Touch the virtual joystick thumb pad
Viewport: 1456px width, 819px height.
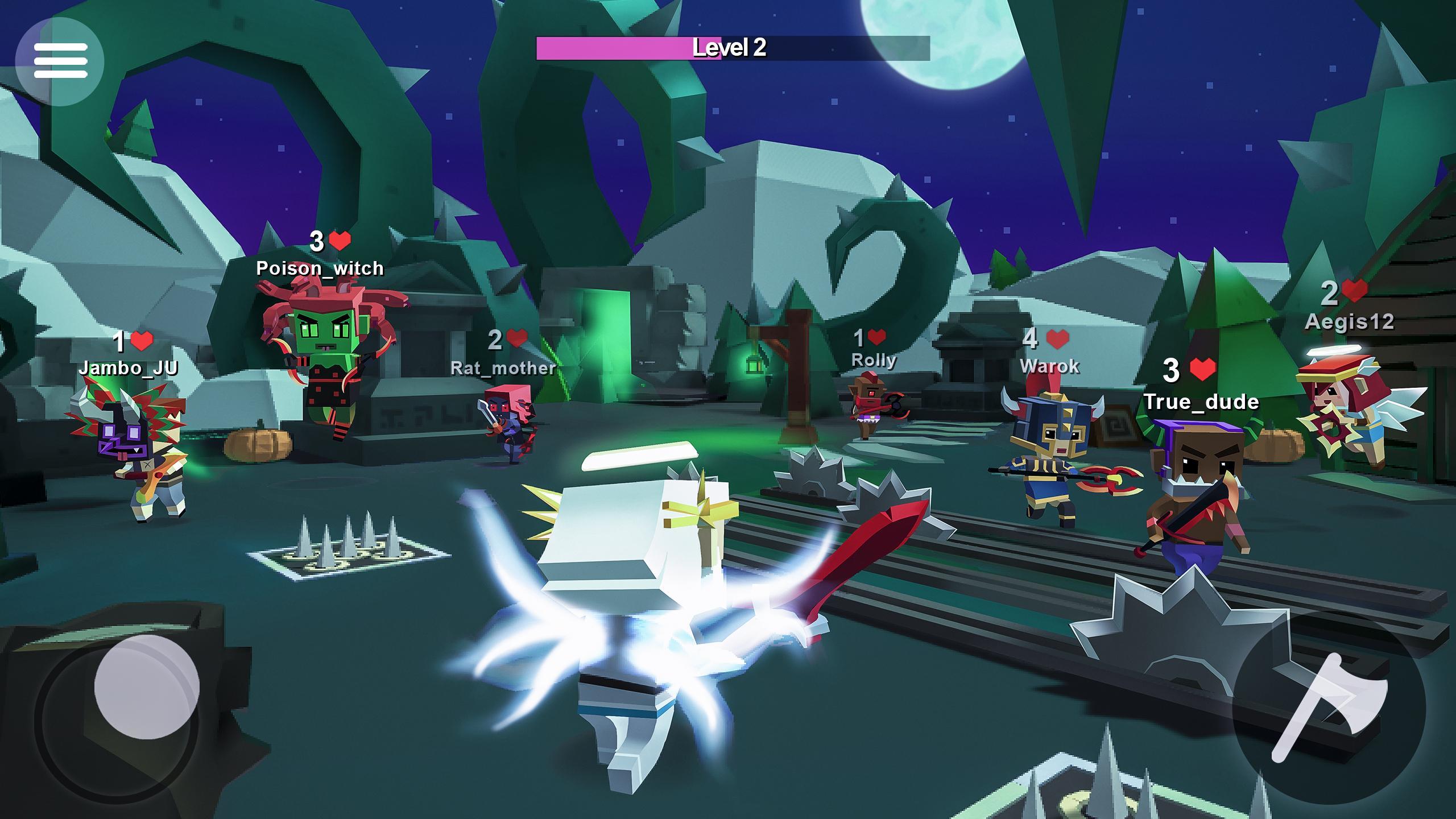point(146,686)
